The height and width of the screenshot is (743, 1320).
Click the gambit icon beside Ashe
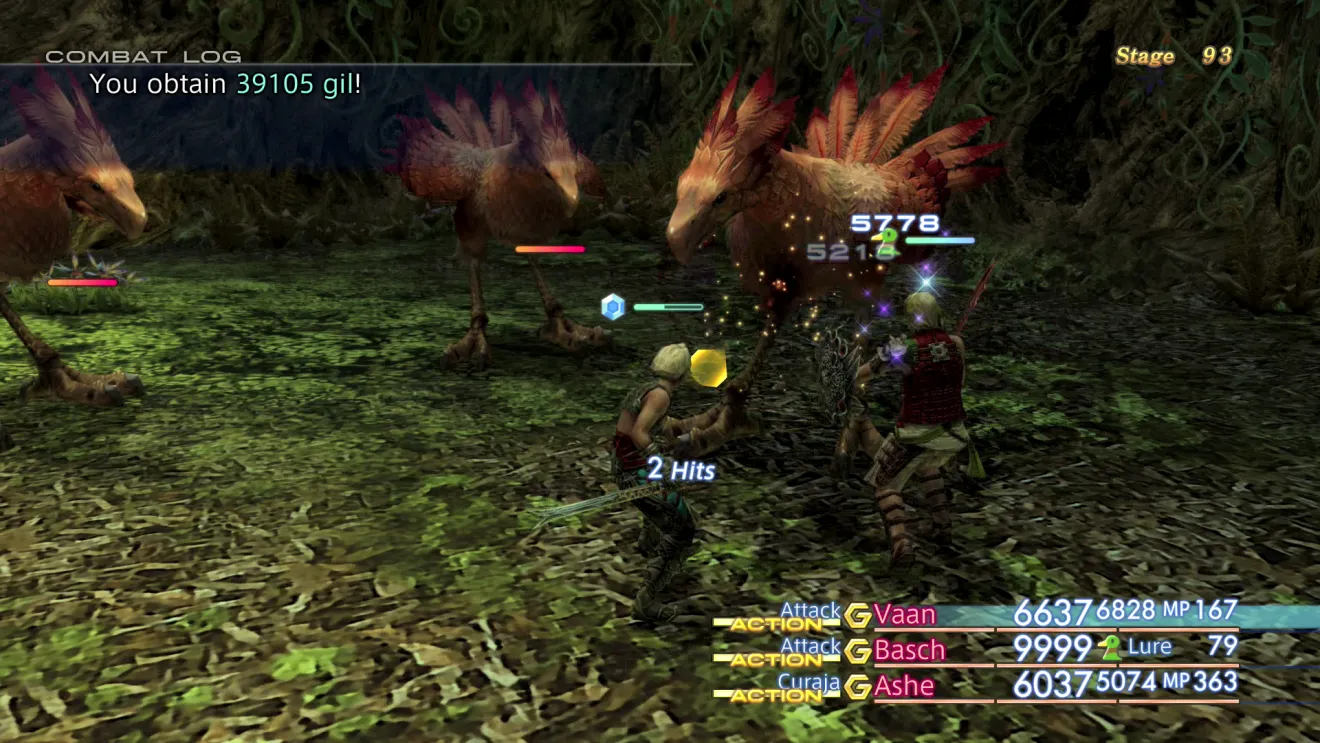[857, 687]
